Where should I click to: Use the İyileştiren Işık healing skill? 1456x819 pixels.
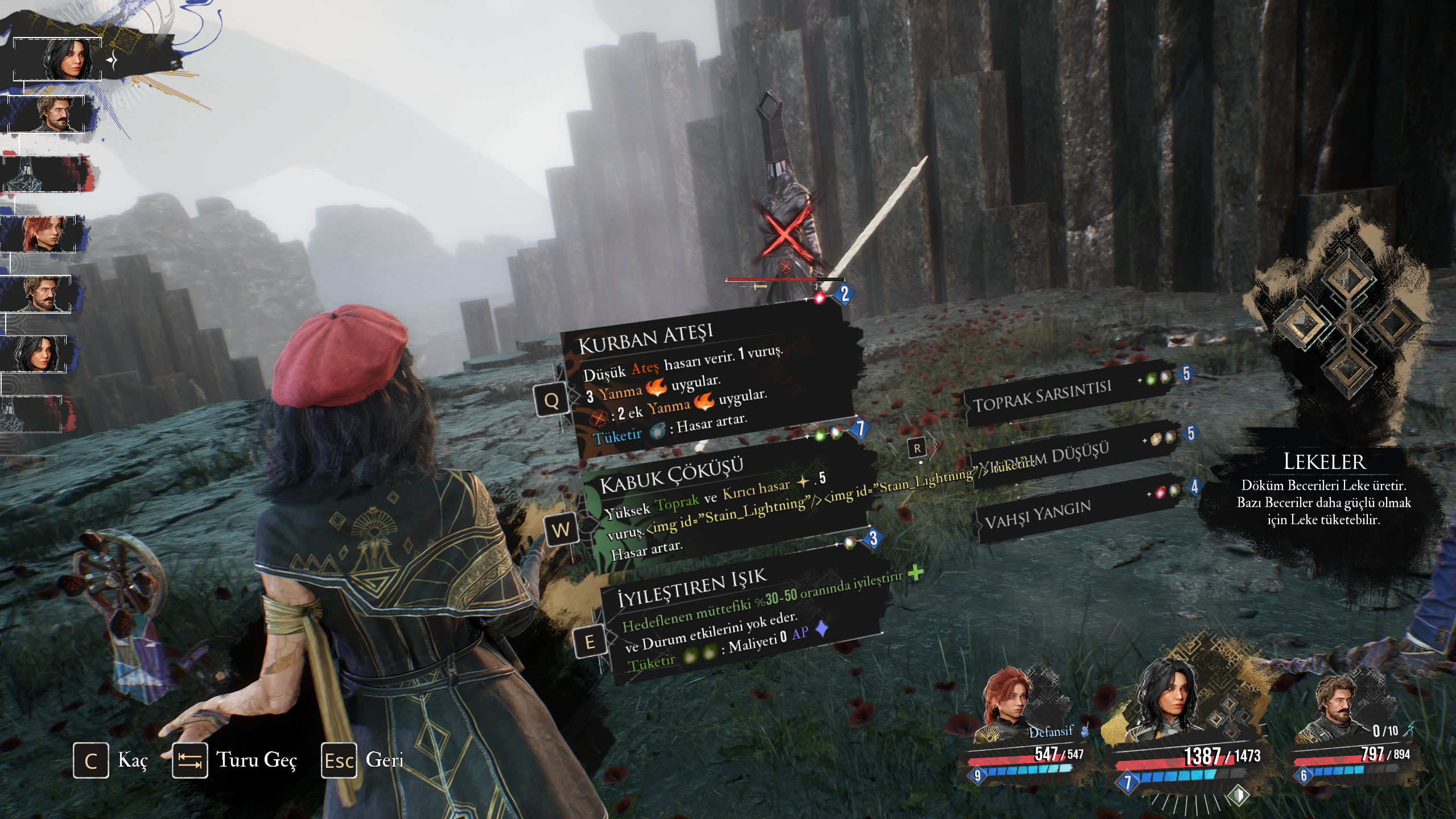point(740,620)
